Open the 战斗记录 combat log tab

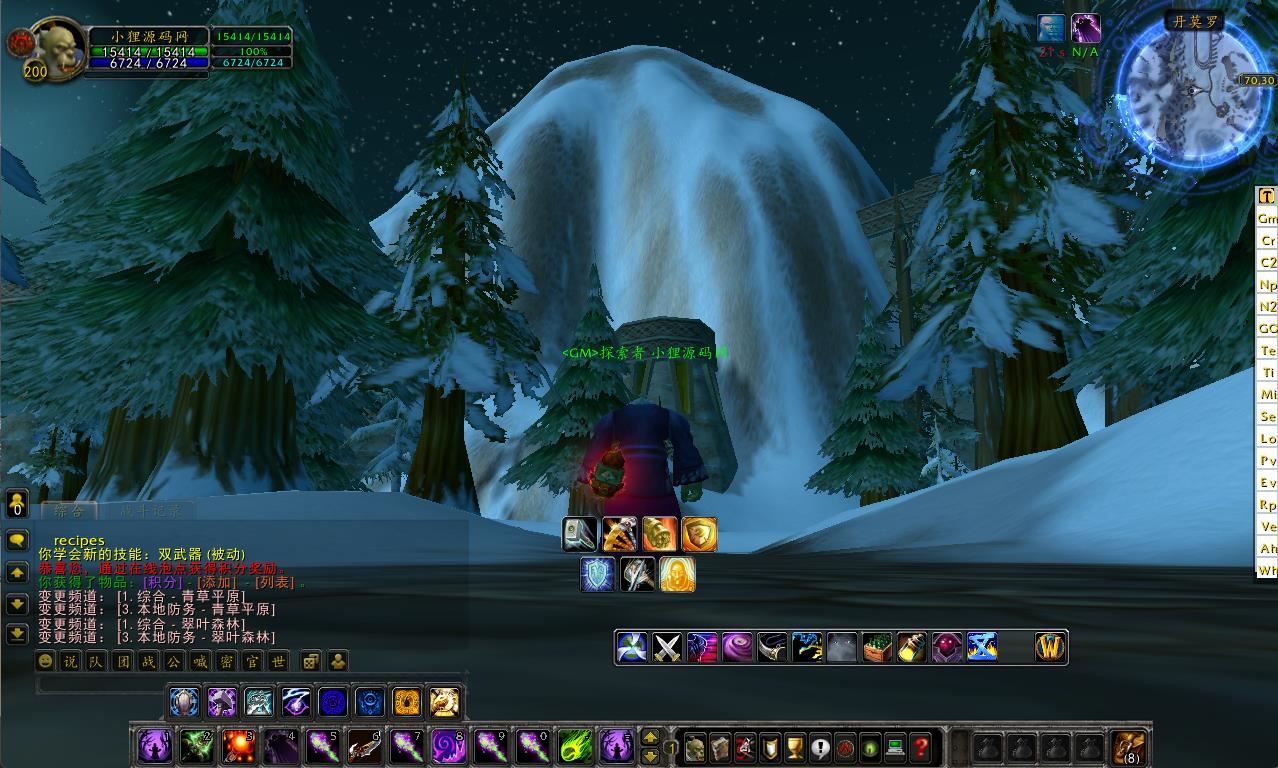(x=145, y=511)
